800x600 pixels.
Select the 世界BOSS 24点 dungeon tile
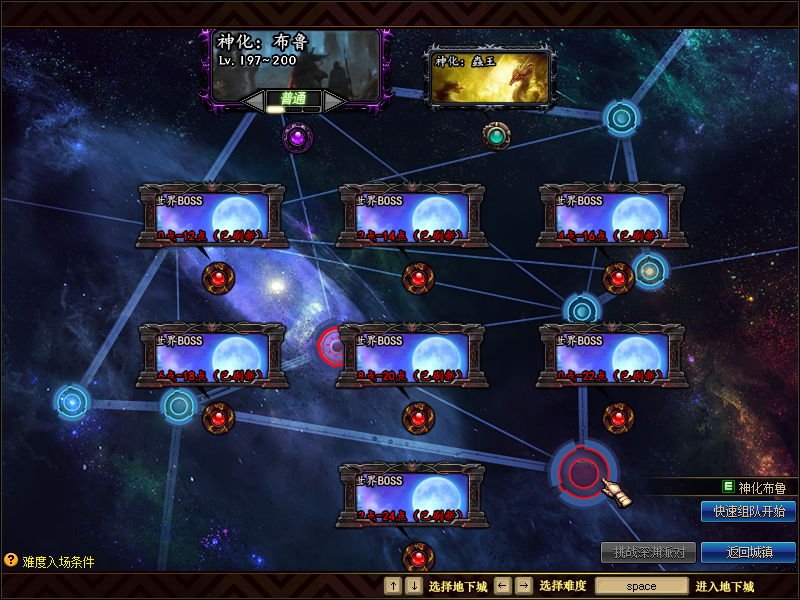[x=413, y=494]
